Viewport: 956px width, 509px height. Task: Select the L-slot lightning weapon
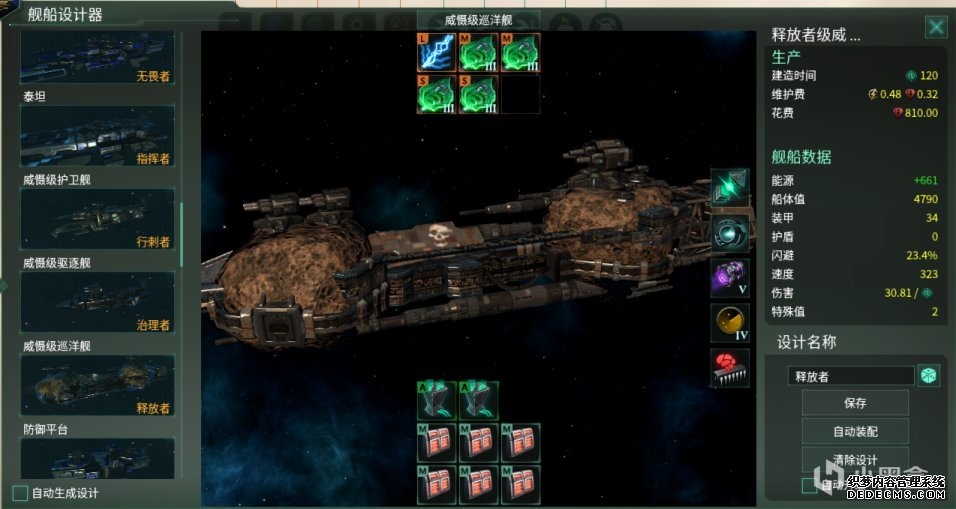(436, 52)
